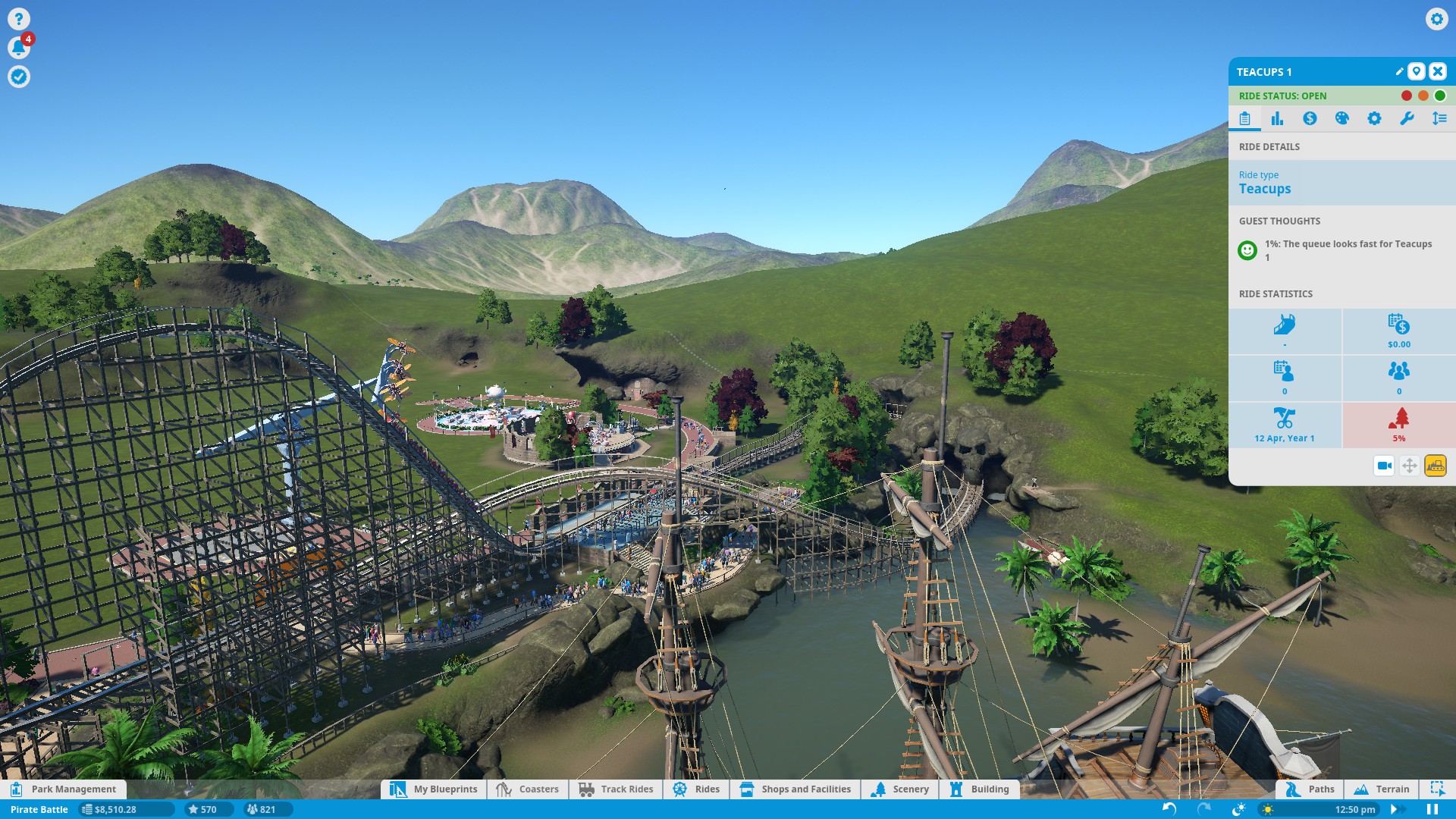The height and width of the screenshot is (819, 1456).
Task: Open Shops and Facilities
Action: pyautogui.click(x=795, y=789)
